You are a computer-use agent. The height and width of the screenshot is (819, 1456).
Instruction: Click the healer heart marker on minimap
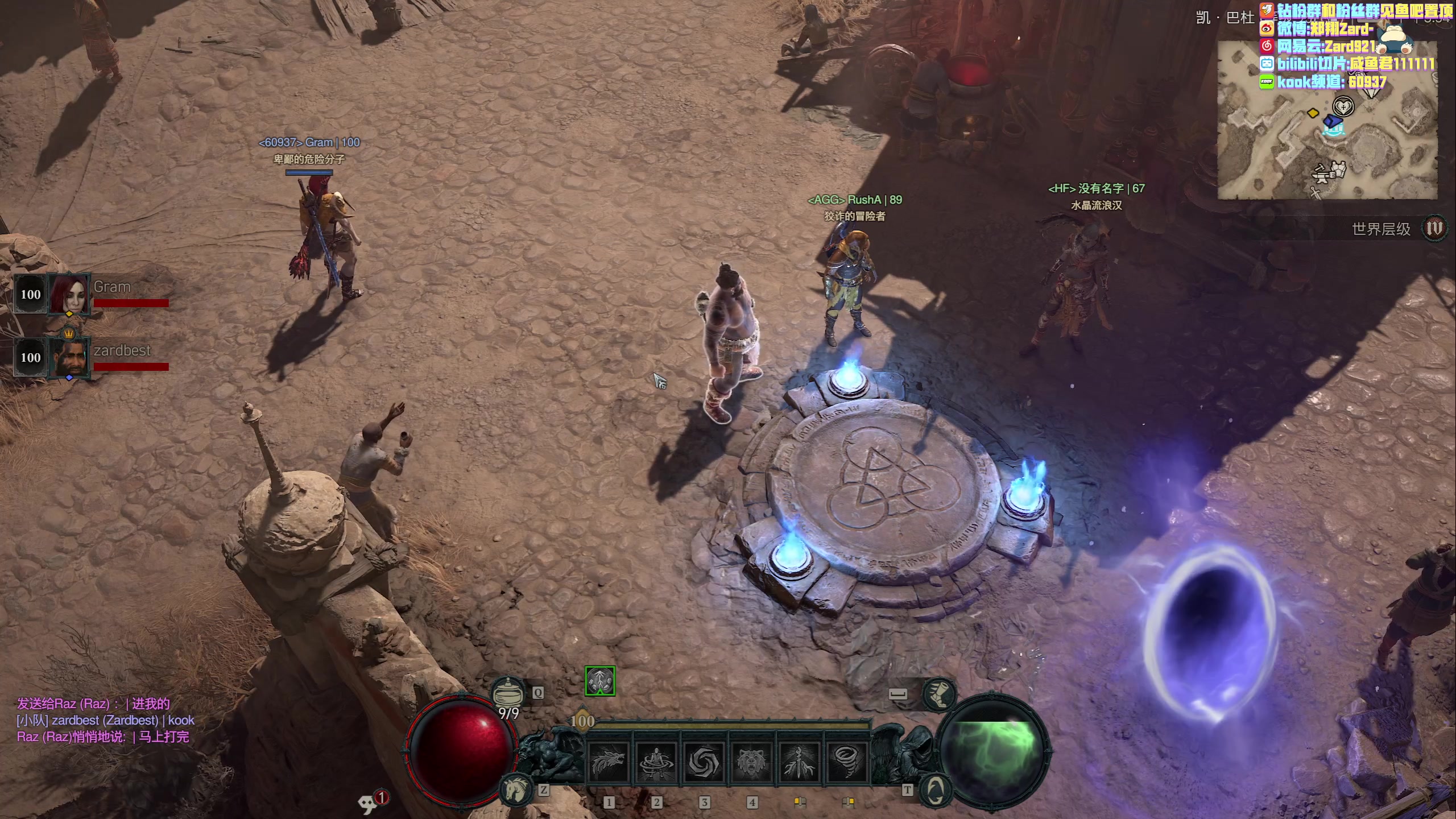tap(1343, 106)
